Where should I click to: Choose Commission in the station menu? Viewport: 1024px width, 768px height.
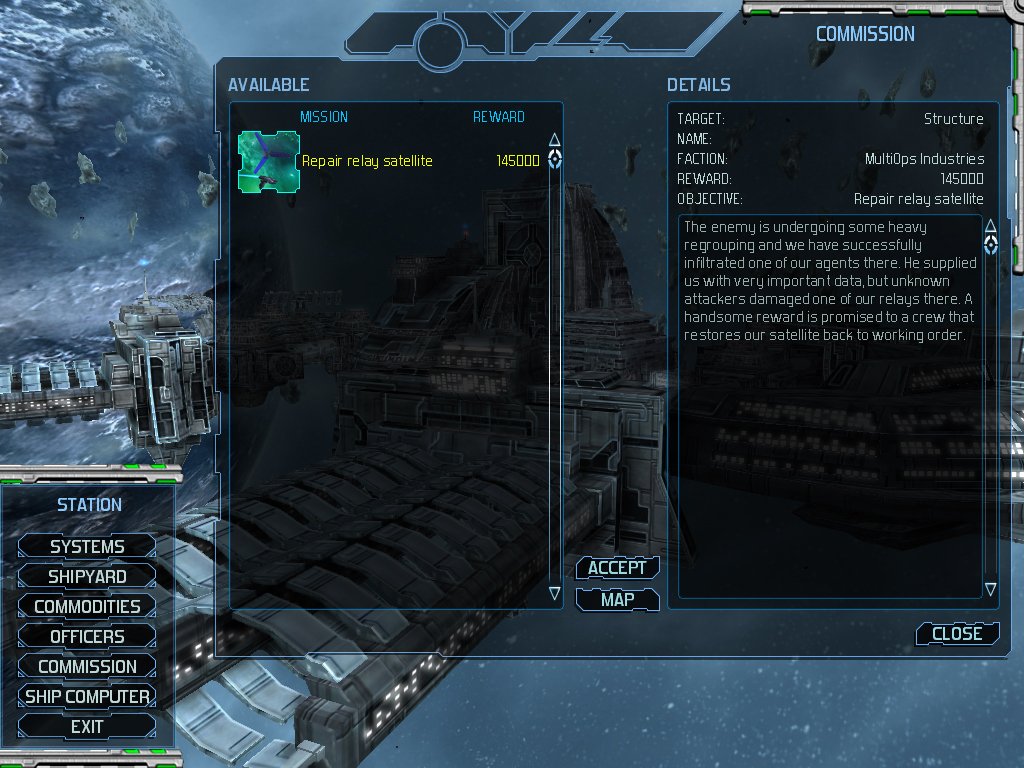[87, 666]
